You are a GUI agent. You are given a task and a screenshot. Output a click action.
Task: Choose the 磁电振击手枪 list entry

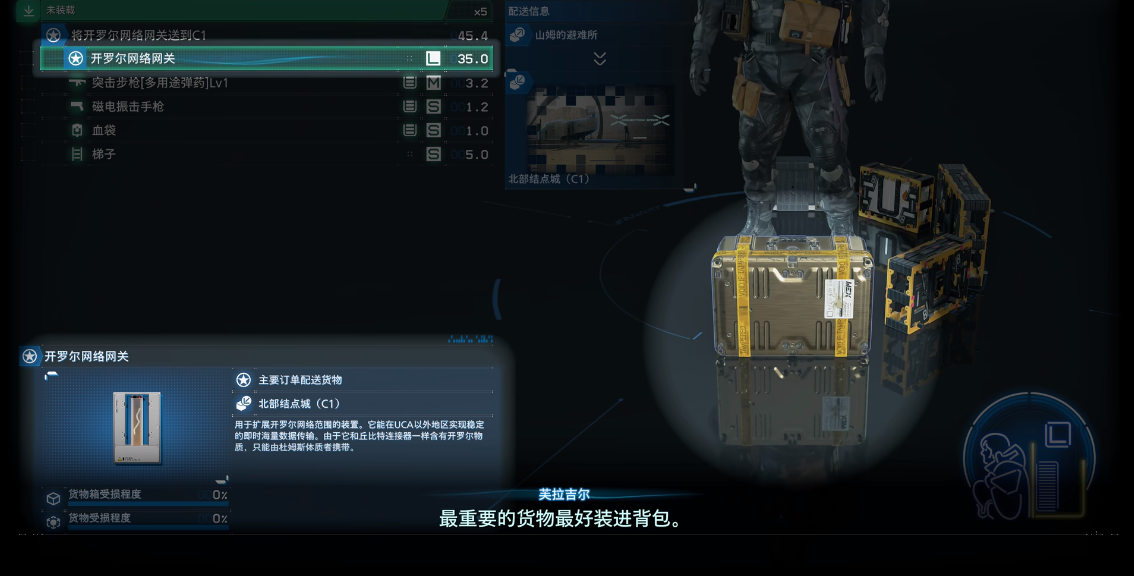[265, 107]
